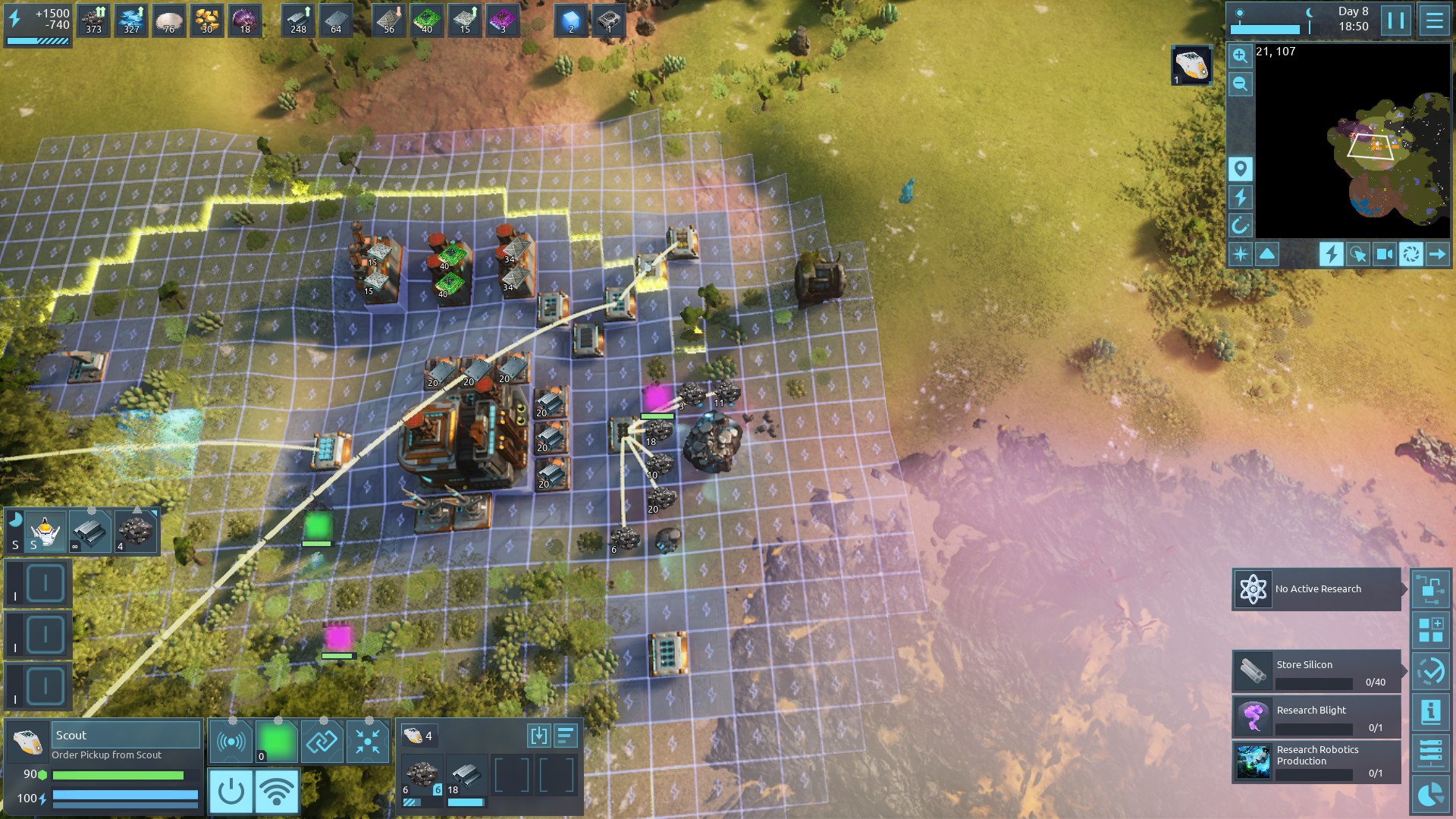
Task: Click the right arrow button below minimap
Action: [x=1437, y=254]
